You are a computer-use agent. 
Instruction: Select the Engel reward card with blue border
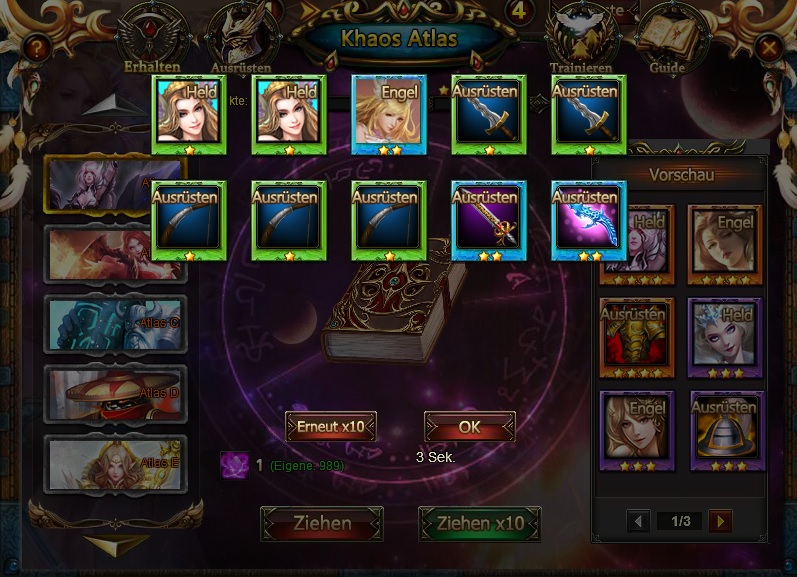click(x=389, y=114)
